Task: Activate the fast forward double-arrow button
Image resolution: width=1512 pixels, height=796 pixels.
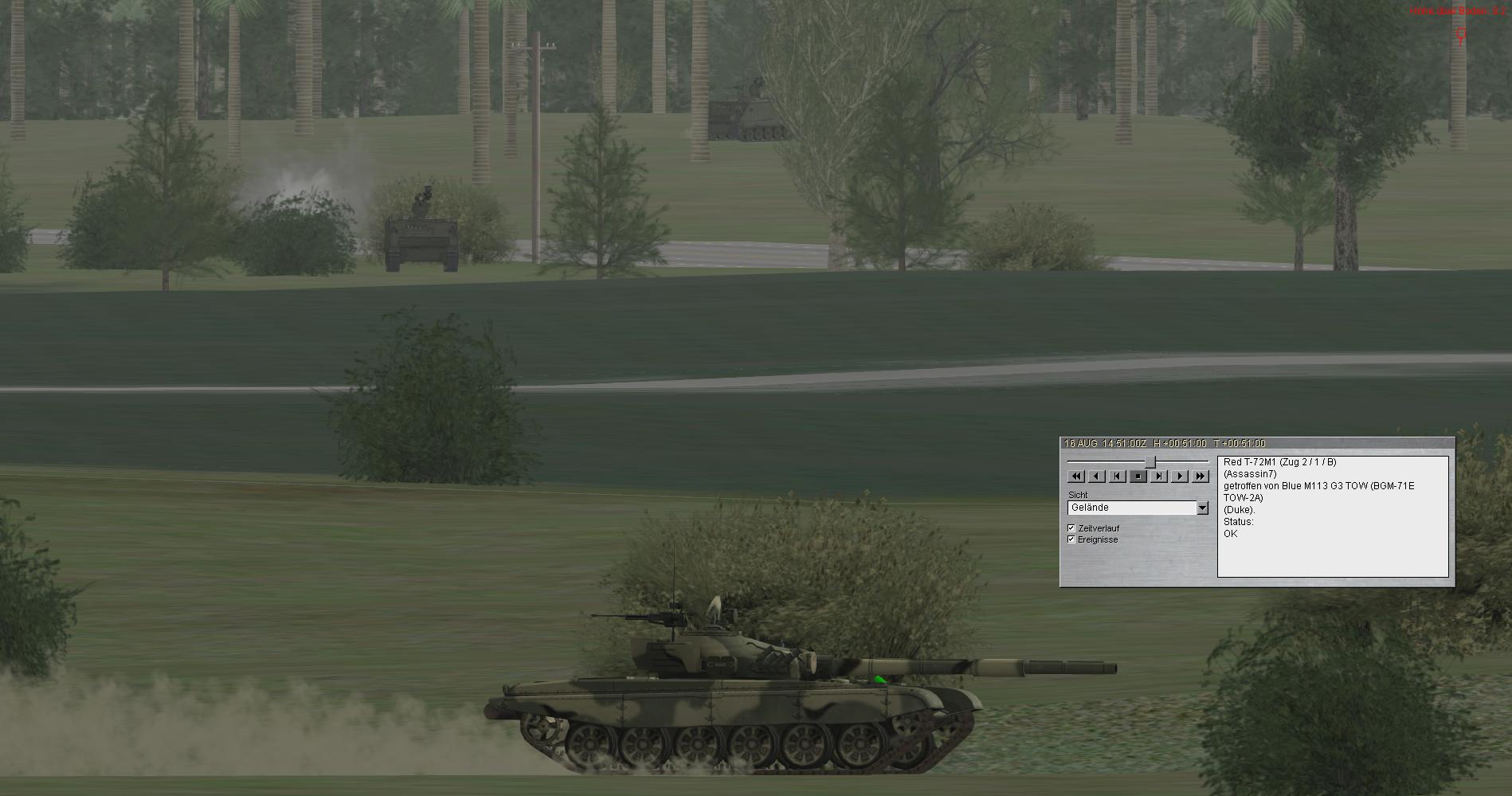Action: pyautogui.click(x=1200, y=476)
